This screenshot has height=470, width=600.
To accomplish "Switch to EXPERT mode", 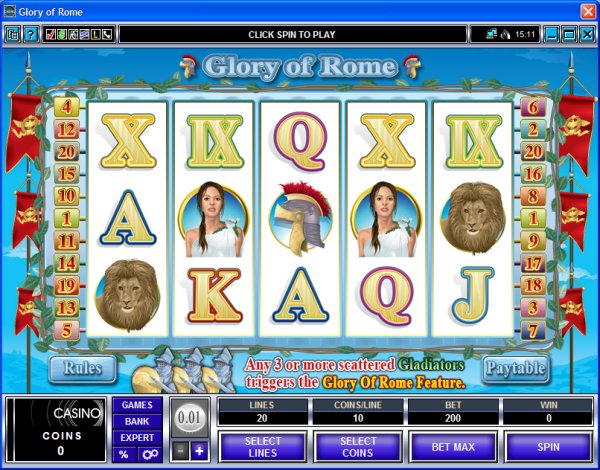I will point(137,437).
